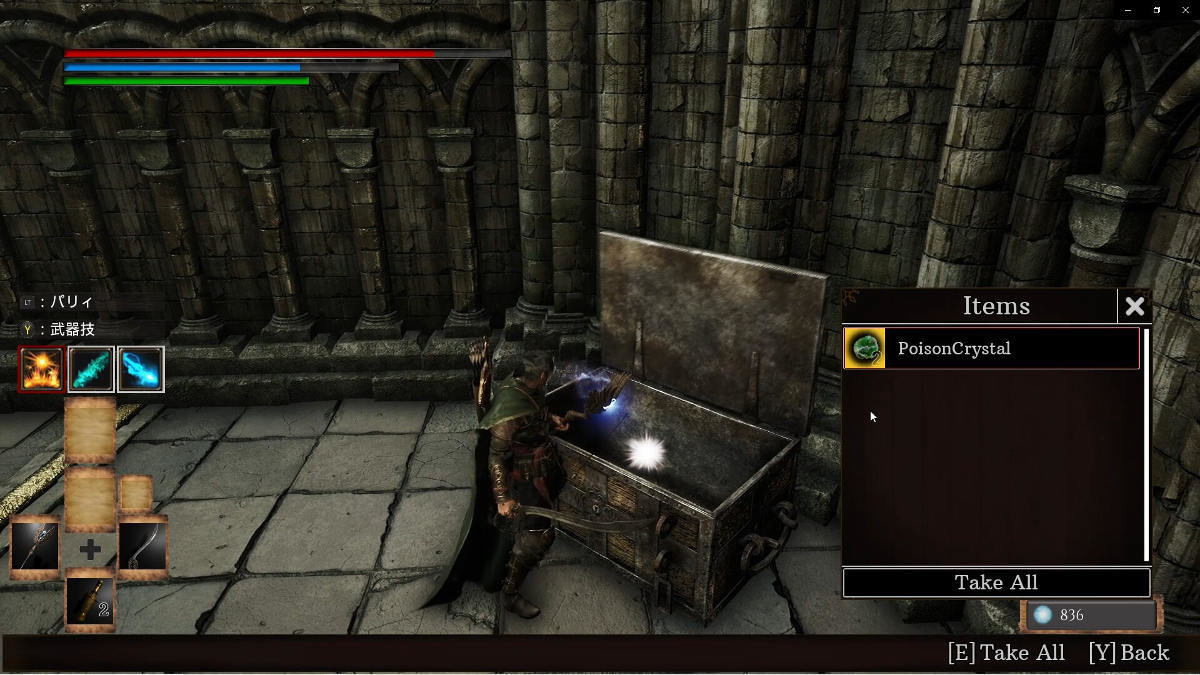Close the Items loot window
1200x675 pixels.
[x=1134, y=306]
